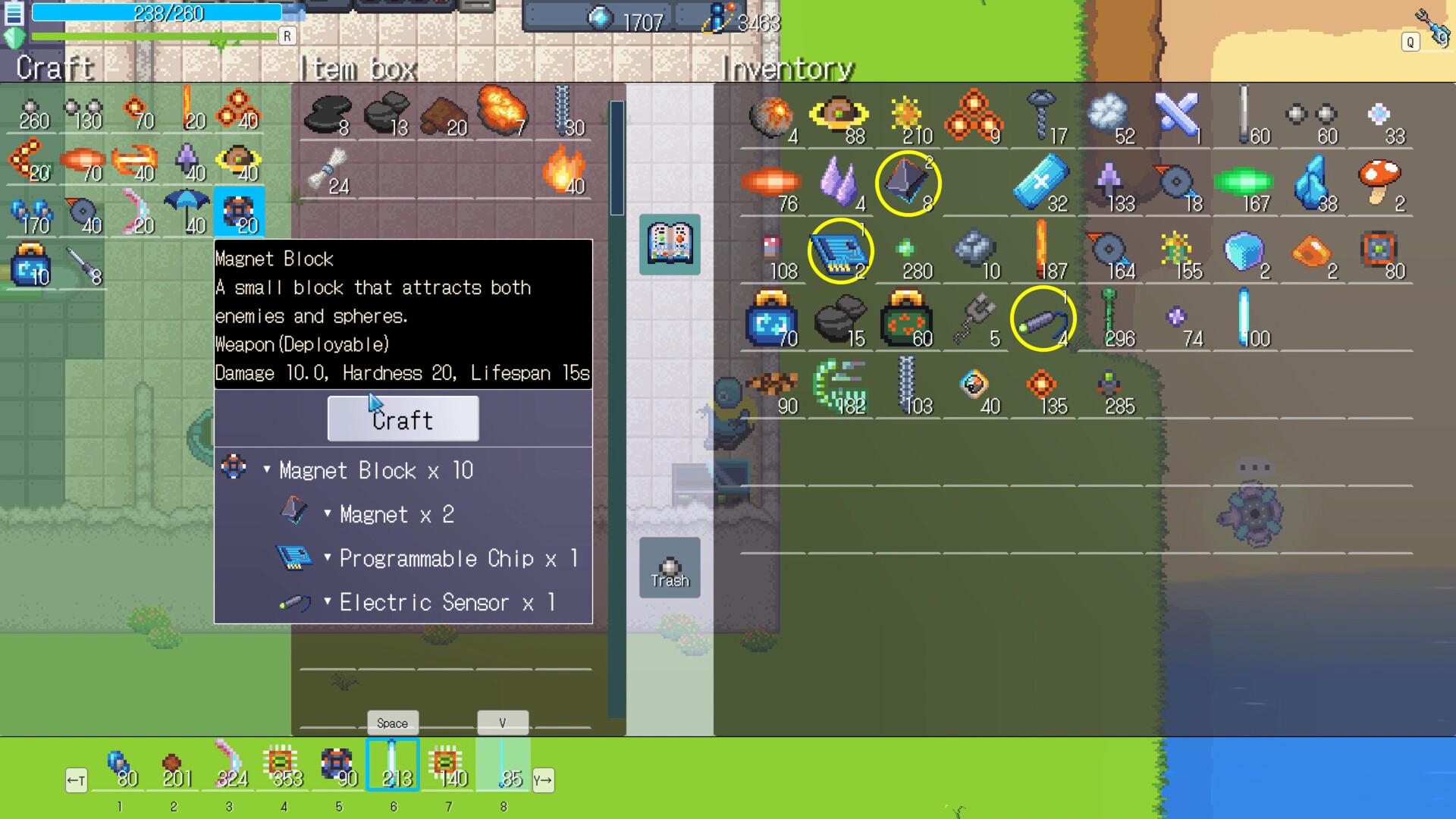Select the circled Programmable Chip in the inventory

[x=840, y=250]
